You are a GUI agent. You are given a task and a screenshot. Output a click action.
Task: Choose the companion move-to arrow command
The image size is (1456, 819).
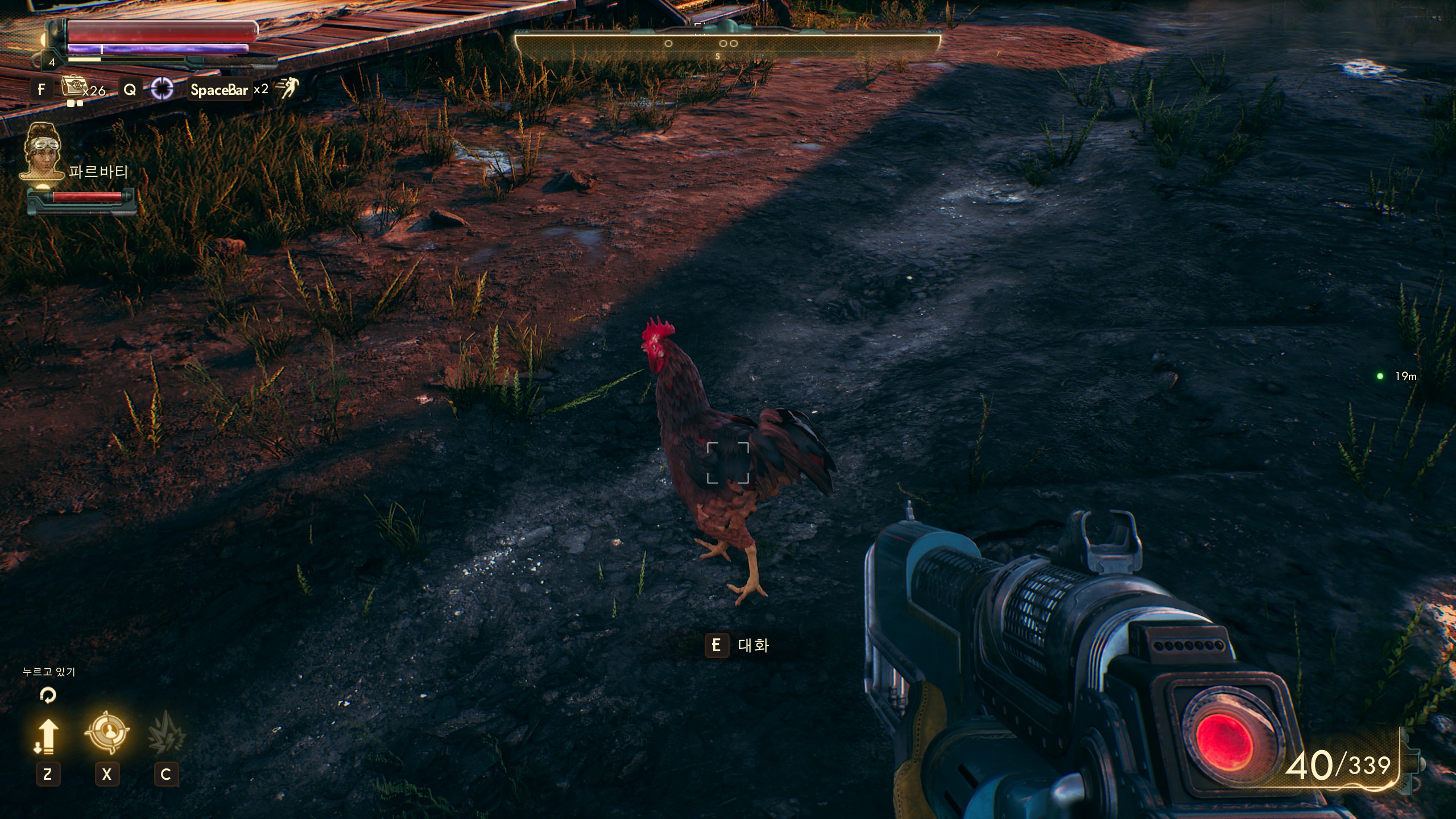[47, 736]
